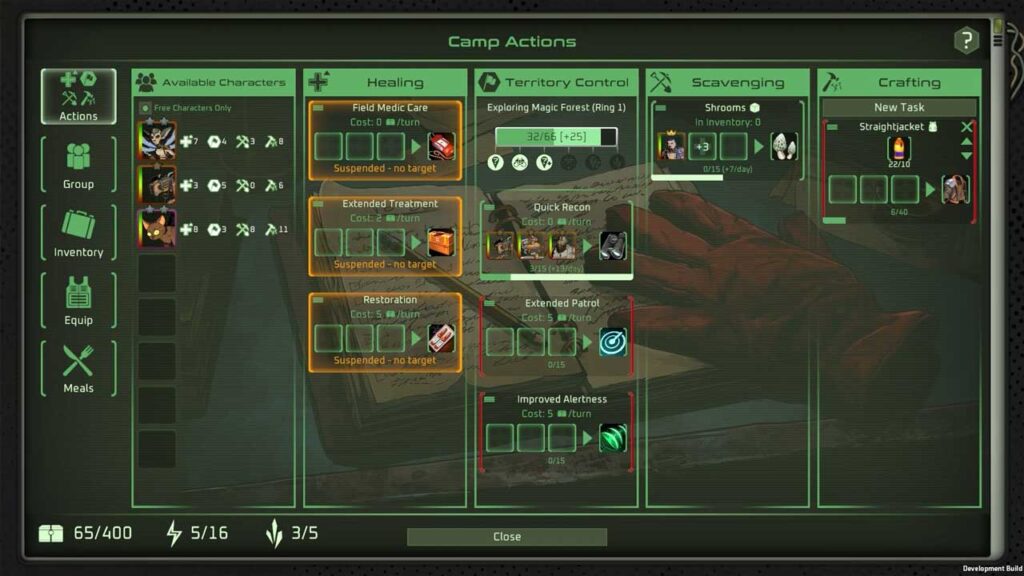Open the Inventory tab
The width and height of the screenshot is (1024, 576).
click(x=78, y=233)
